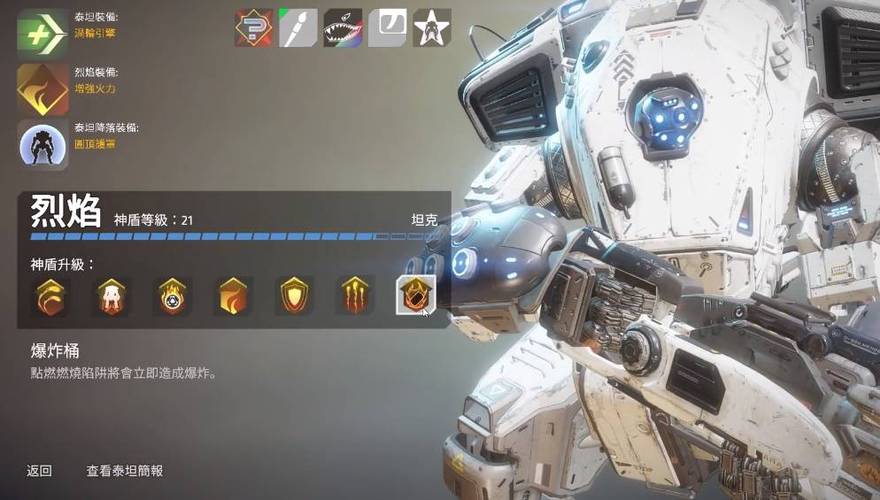Choose the 泰坦降落裝備 Titanfall kit slot
This screenshot has height=500, width=880.
(43, 144)
